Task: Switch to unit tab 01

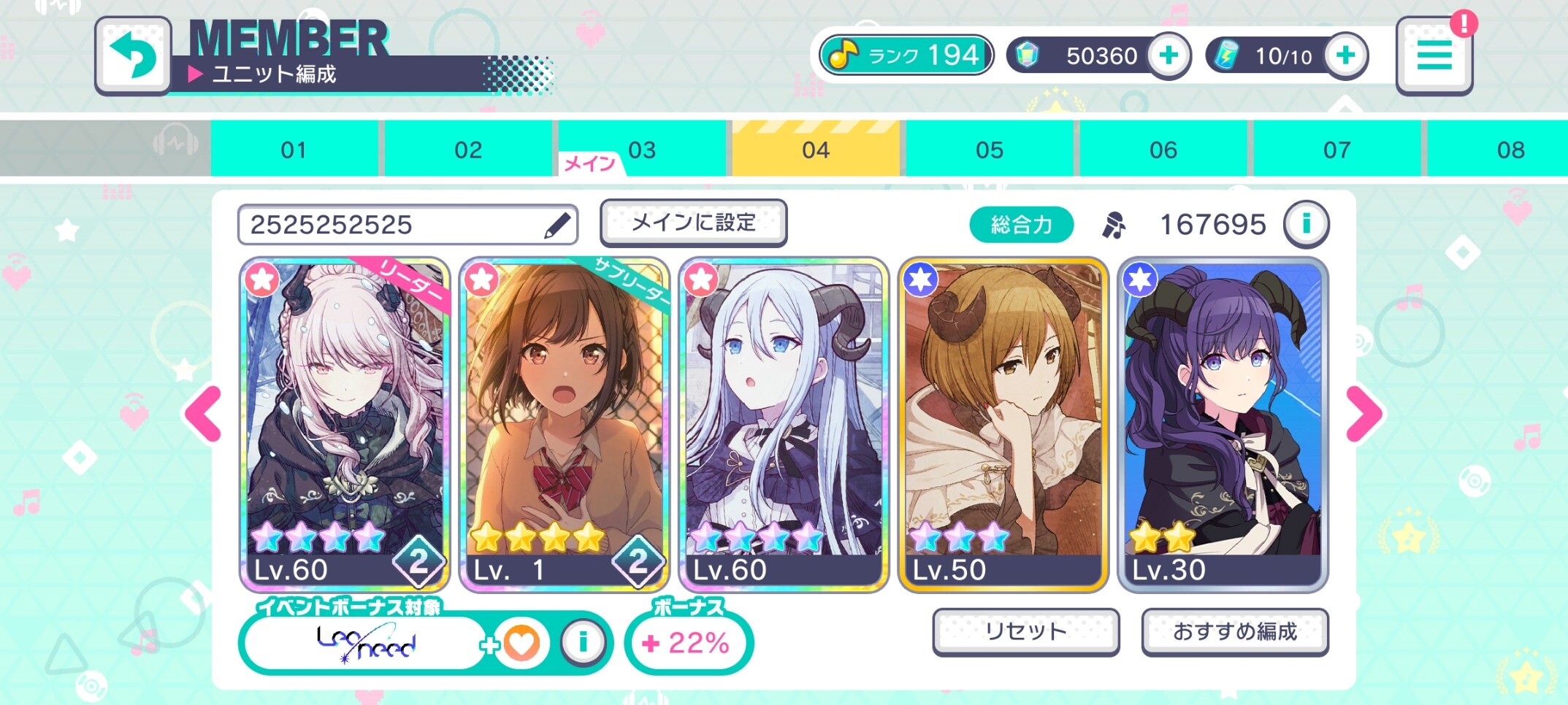Action: click(294, 150)
